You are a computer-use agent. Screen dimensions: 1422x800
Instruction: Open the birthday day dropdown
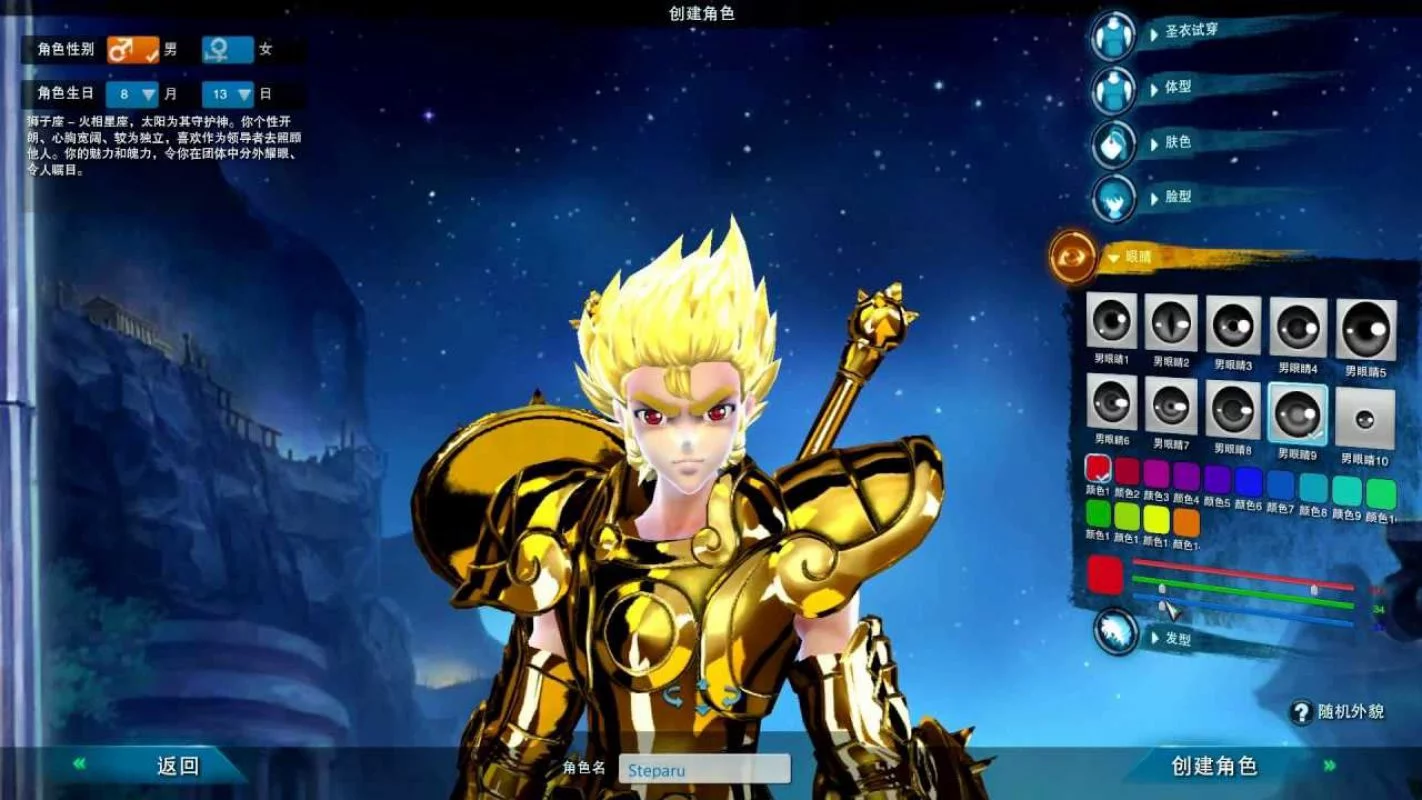(229, 94)
